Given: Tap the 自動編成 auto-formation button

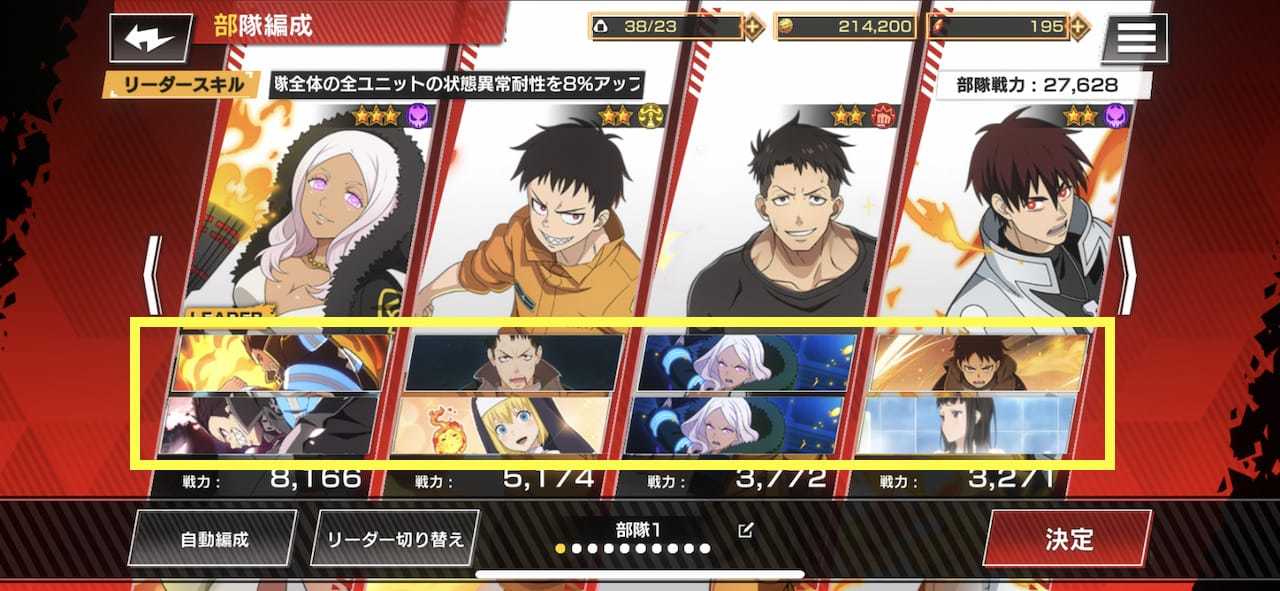Looking at the screenshot, I should [x=213, y=539].
